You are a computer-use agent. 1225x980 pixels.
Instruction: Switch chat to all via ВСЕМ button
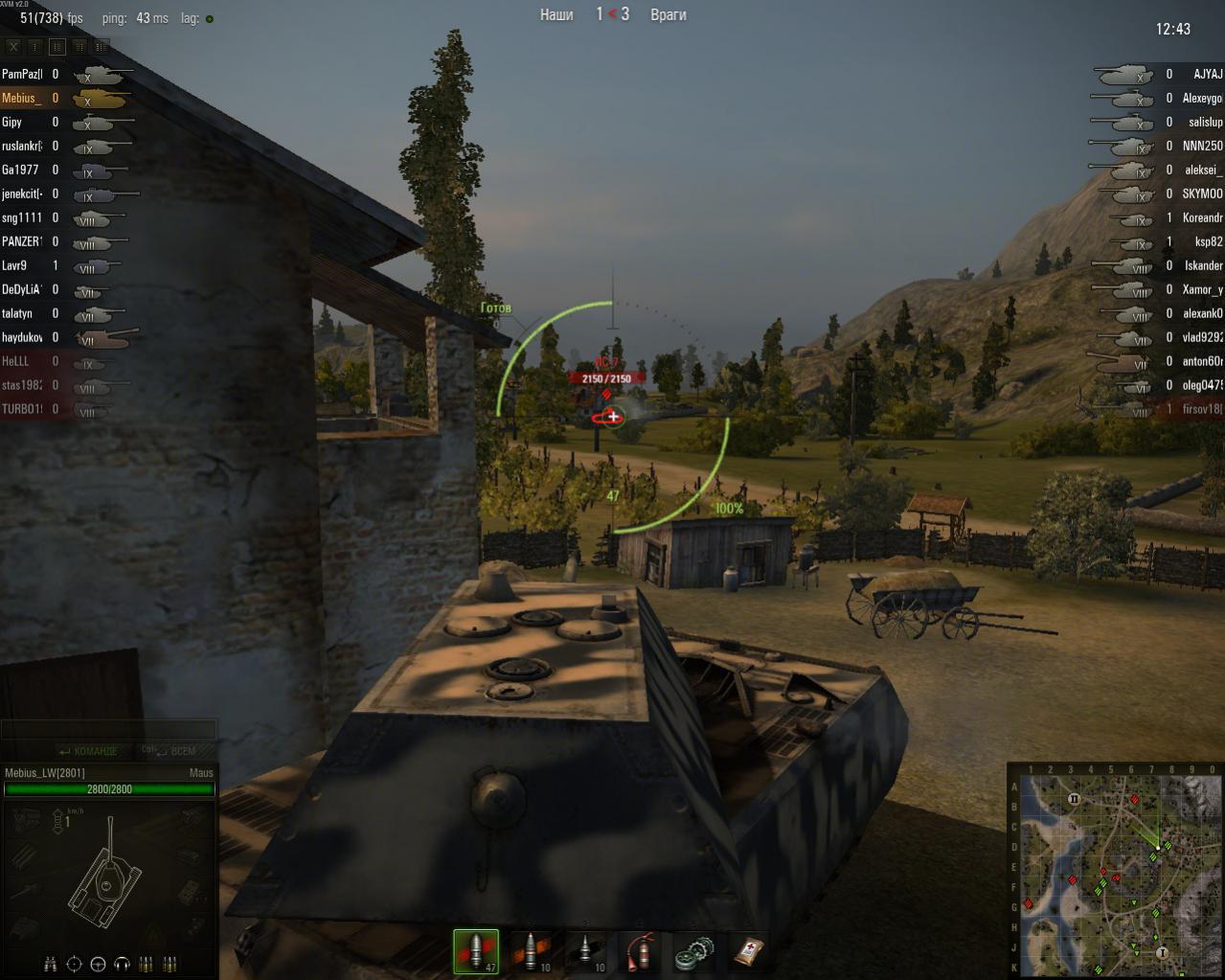pos(175,751)
